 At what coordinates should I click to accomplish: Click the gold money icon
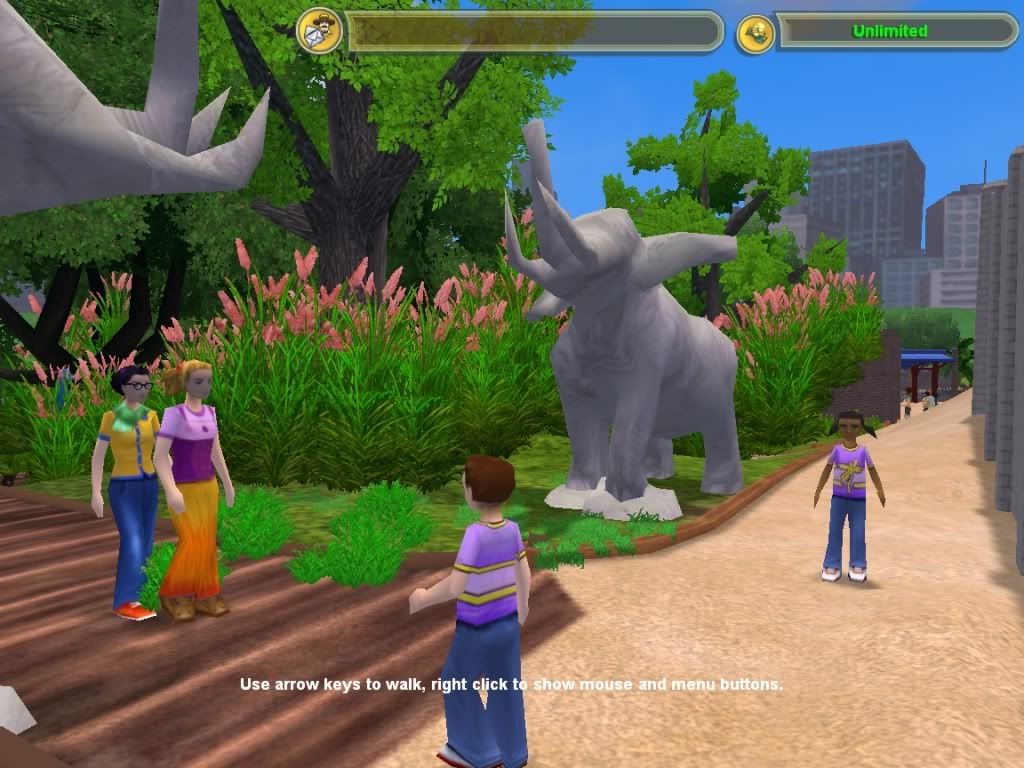coord(755,33)
